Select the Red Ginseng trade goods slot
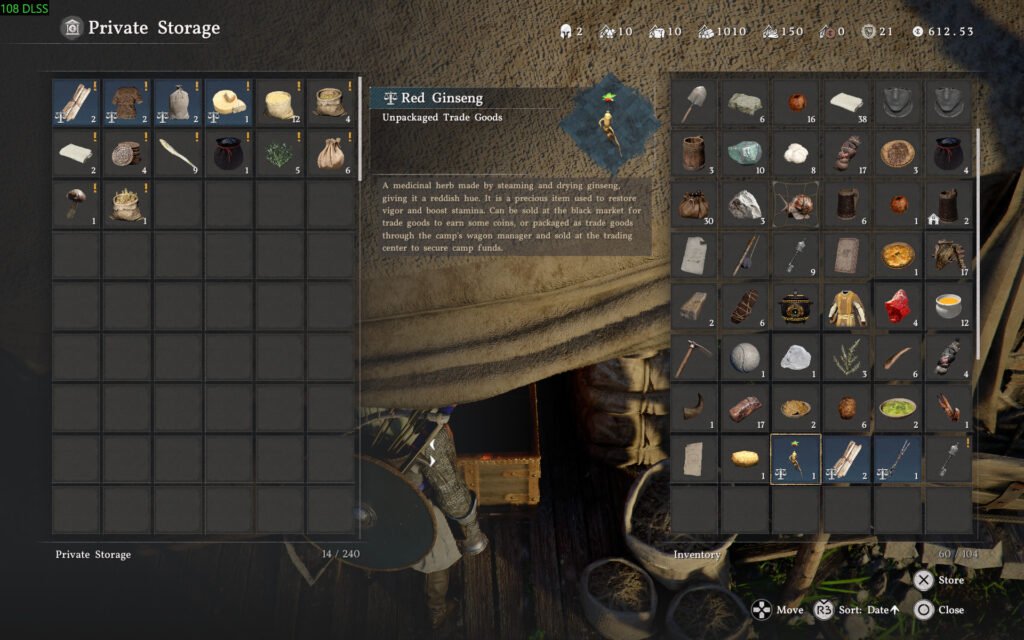 click(x=796, y=459)
